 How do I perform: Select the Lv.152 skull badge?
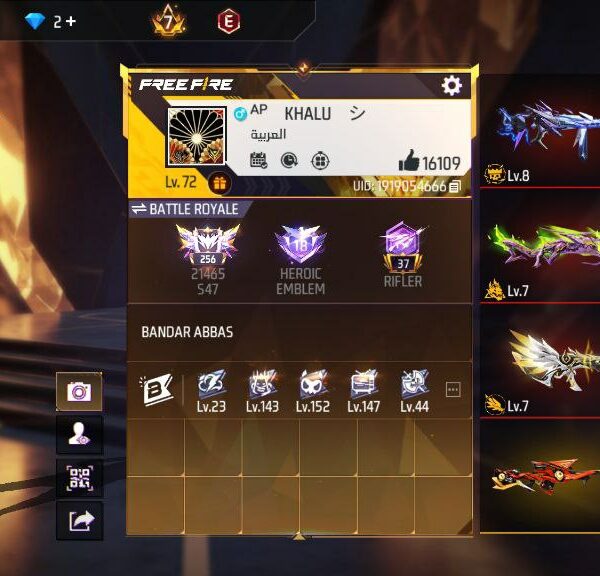[x=313, y=385]
